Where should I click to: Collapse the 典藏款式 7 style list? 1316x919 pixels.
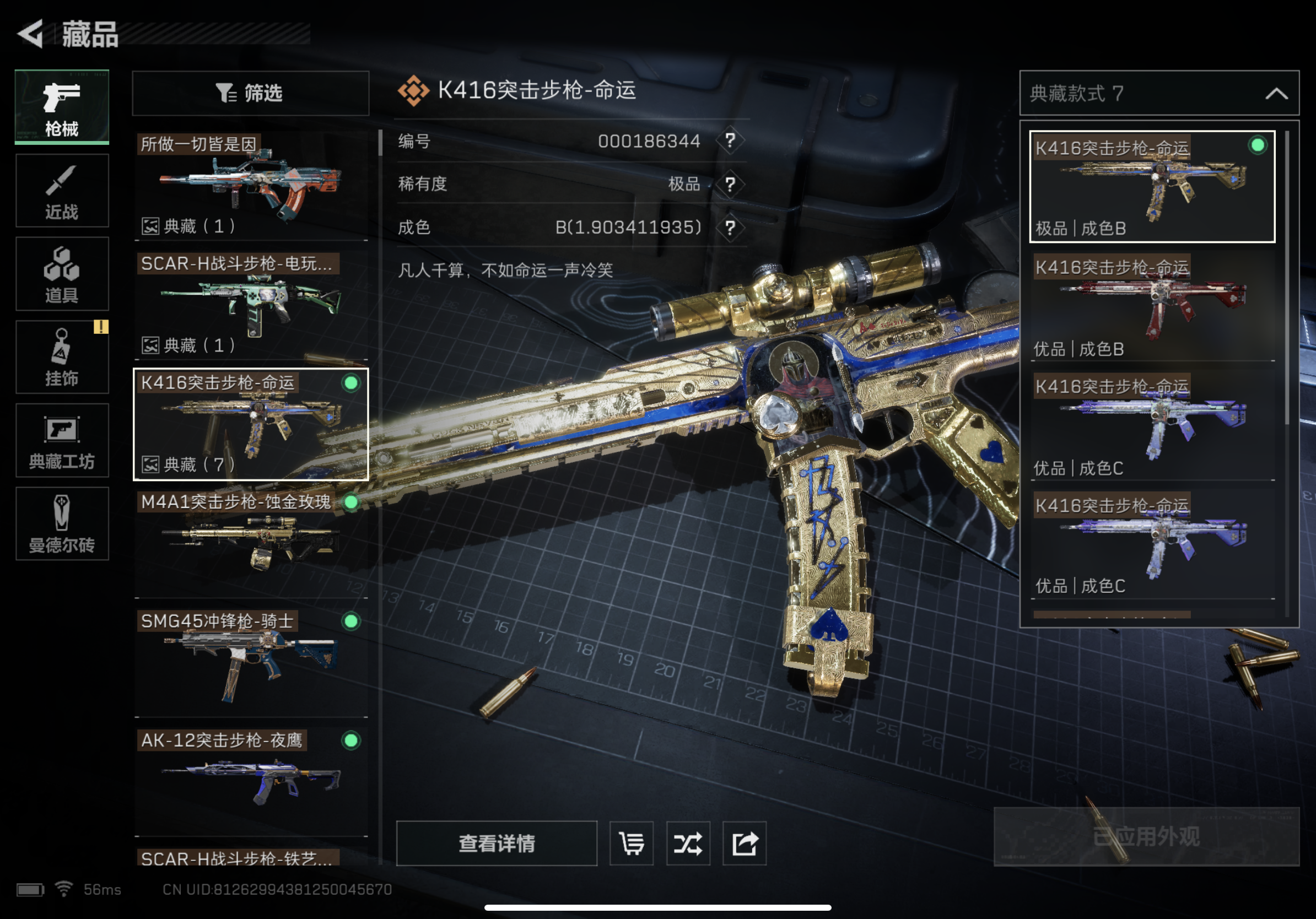click(1276, 94)
